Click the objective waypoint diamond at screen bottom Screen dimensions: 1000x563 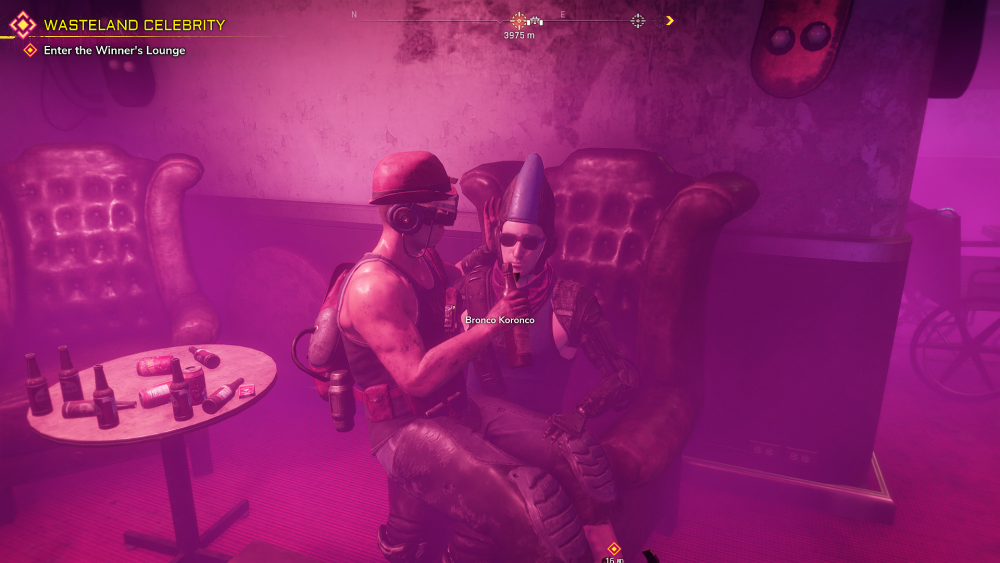point(614,548)
